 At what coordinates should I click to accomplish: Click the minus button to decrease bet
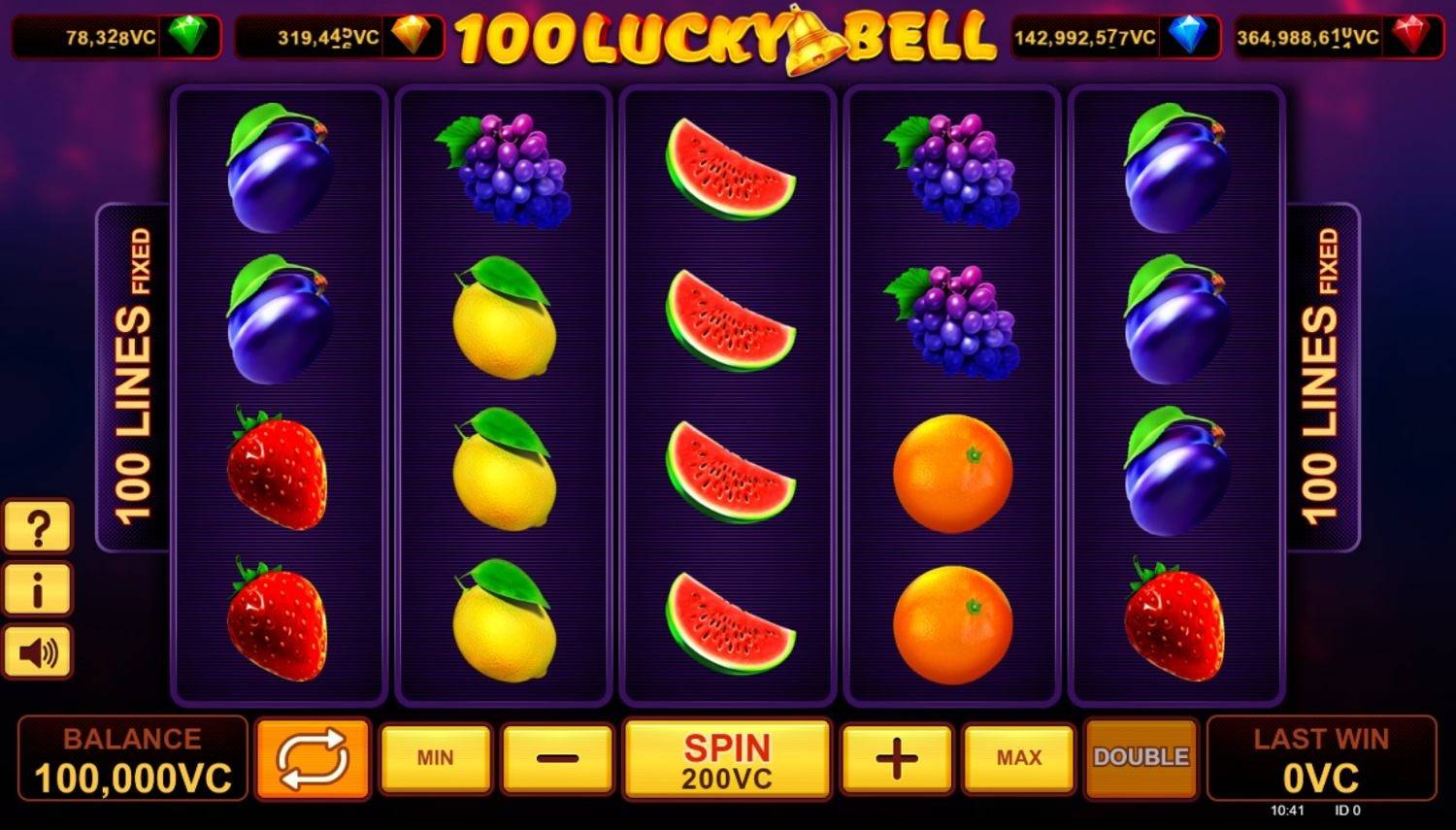coord(556,758)
